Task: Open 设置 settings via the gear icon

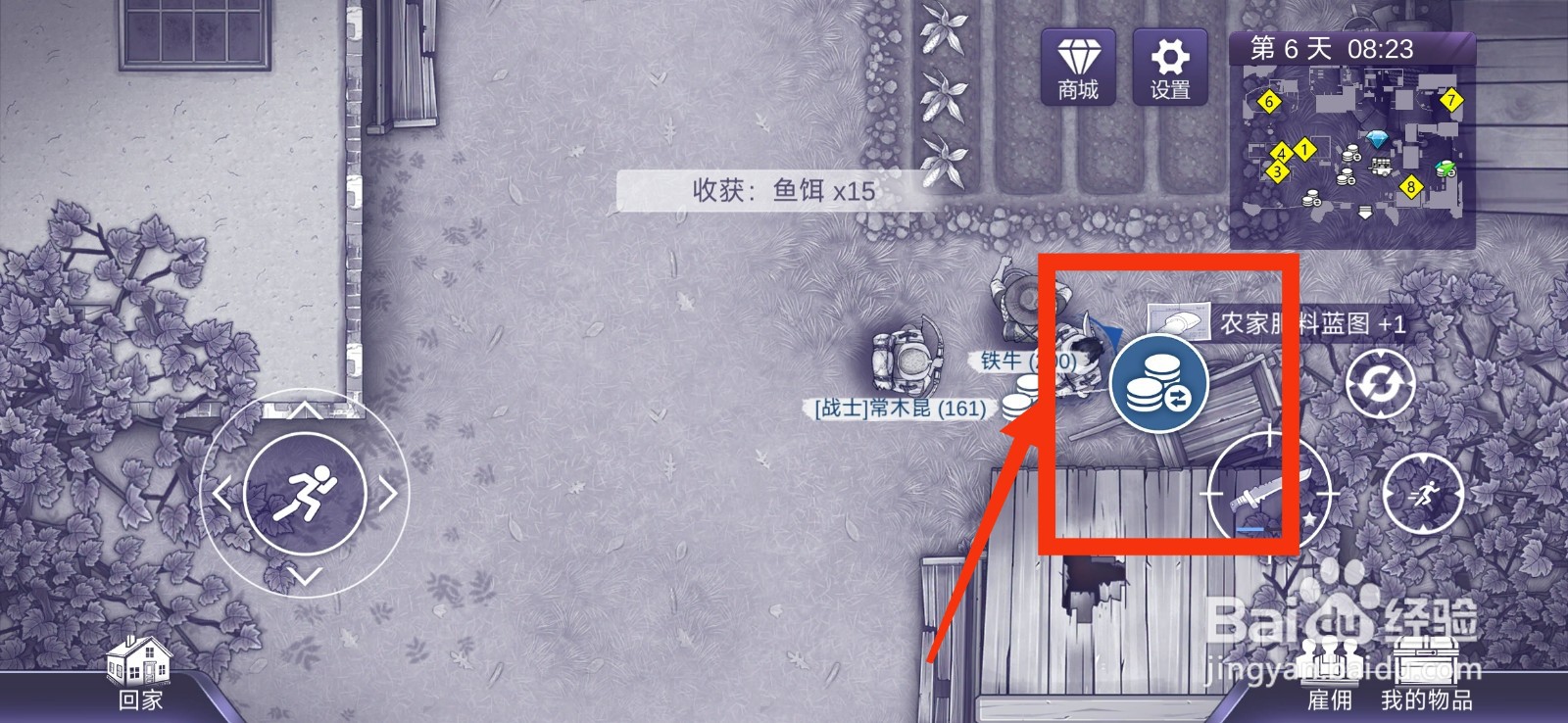Action: point(1169,66)
